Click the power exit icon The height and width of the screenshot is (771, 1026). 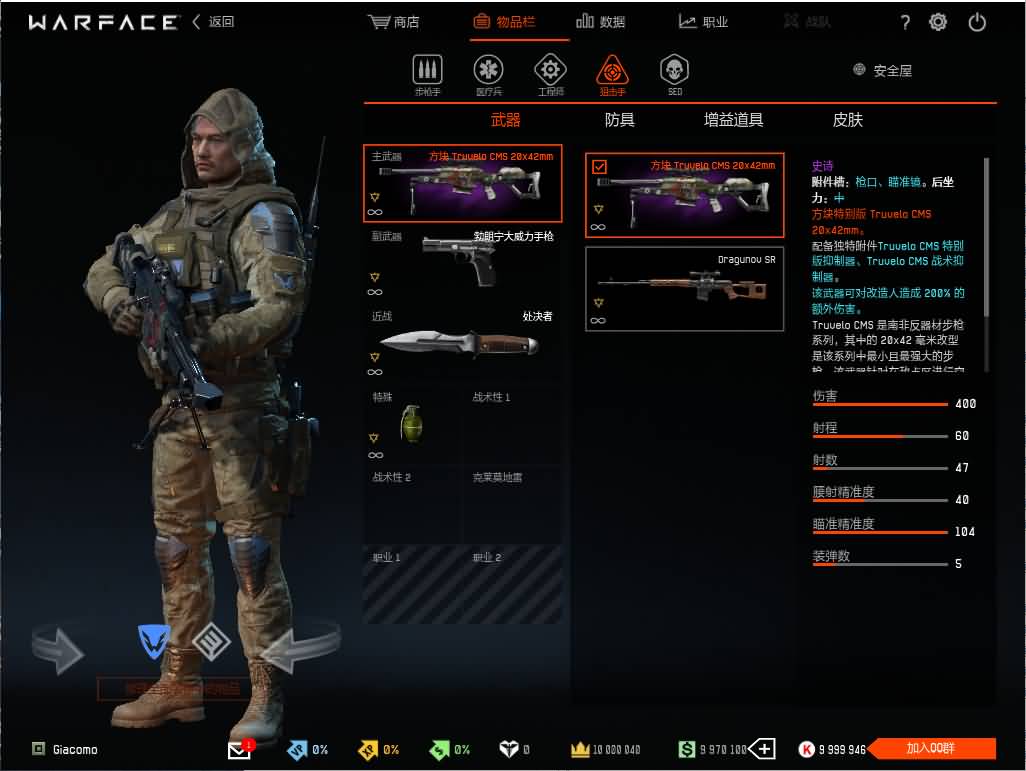pyautogui.click(x=977, y=22)
